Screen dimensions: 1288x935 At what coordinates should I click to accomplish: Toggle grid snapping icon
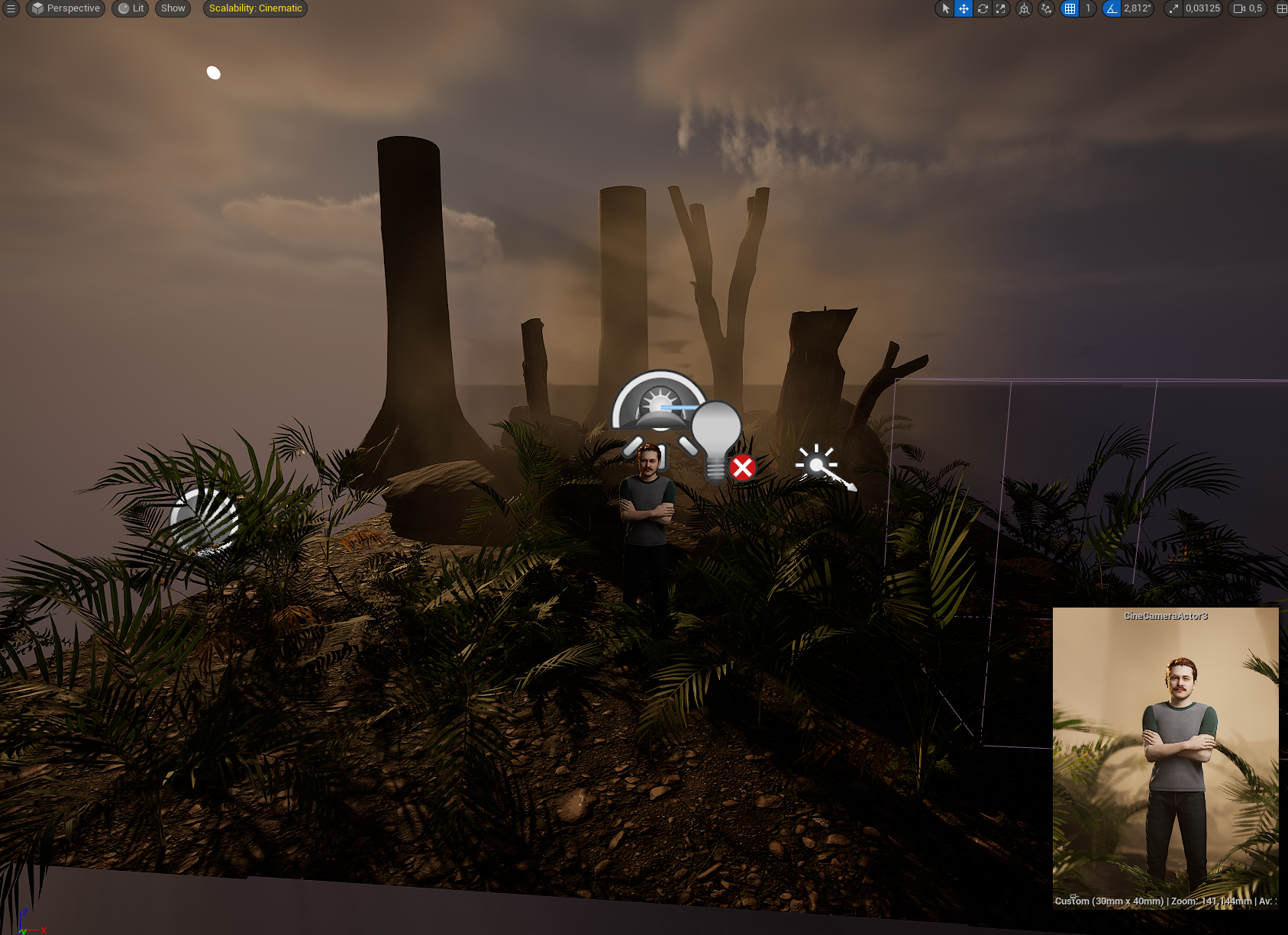coord(1070,8)
